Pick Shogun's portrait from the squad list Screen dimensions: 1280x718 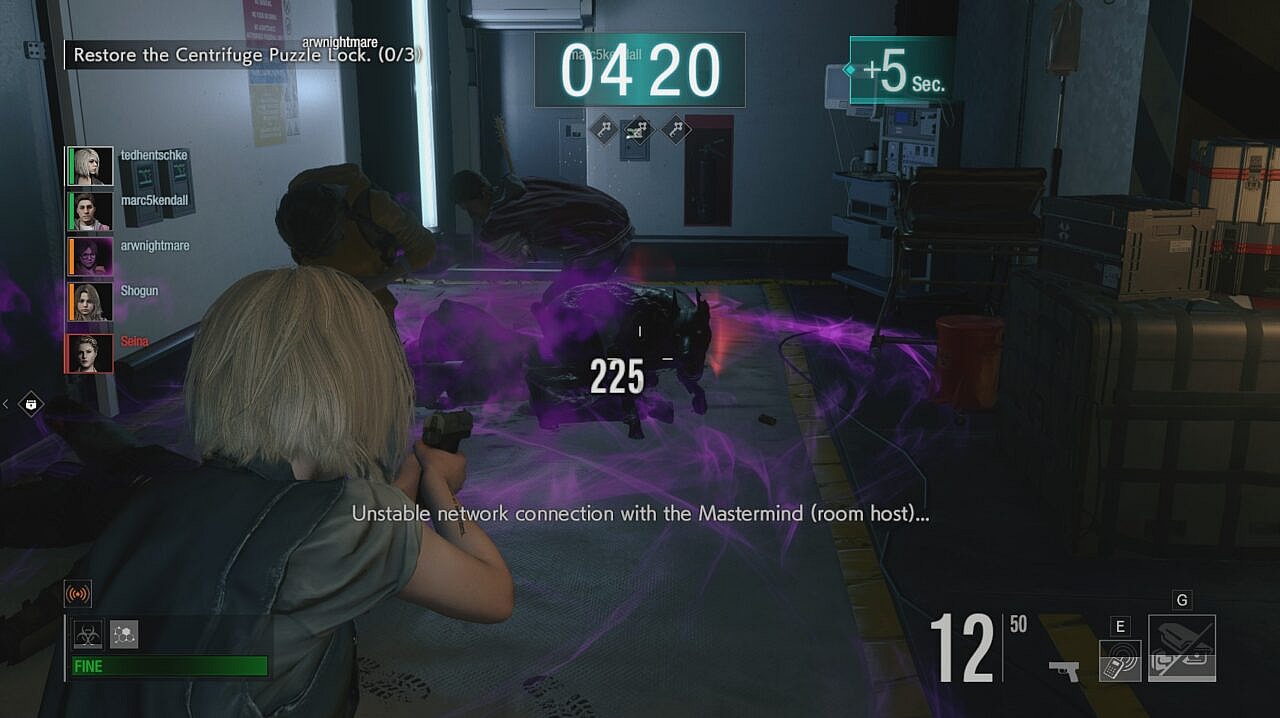pos(89,301)
